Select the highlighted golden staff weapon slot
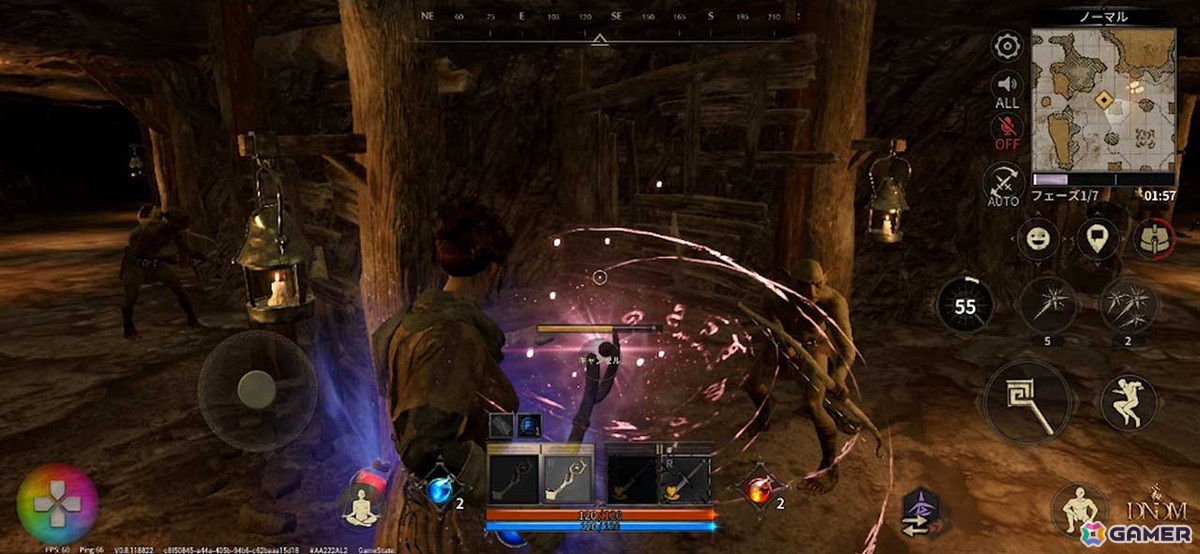This screenshot has height=554, width=1200. [x=567, y=478]
